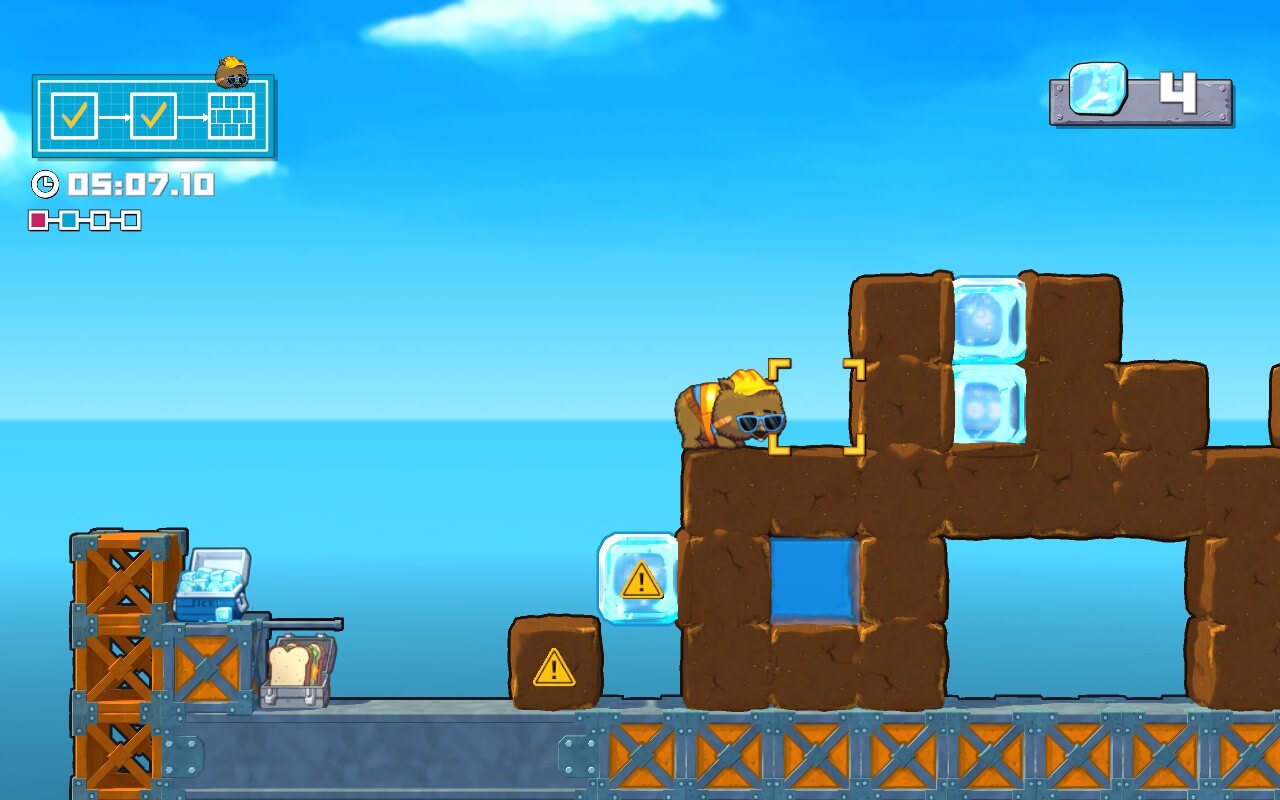The height and width of the screenshot is (800, 1280).
Task: Select the brick wall blueprint step icon
Action: [231, 117]
